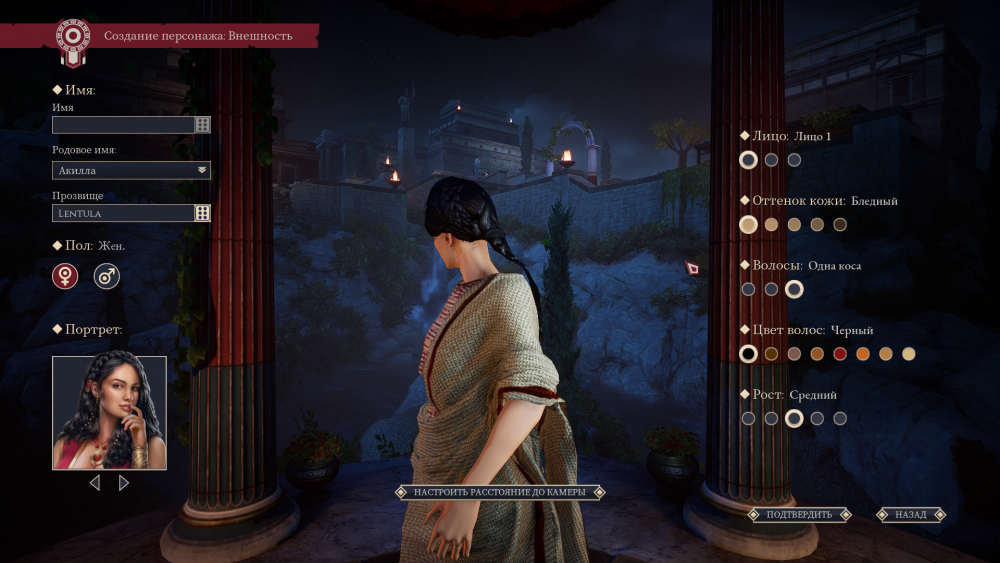Select the first hairstyle option

tap(748, 290)
